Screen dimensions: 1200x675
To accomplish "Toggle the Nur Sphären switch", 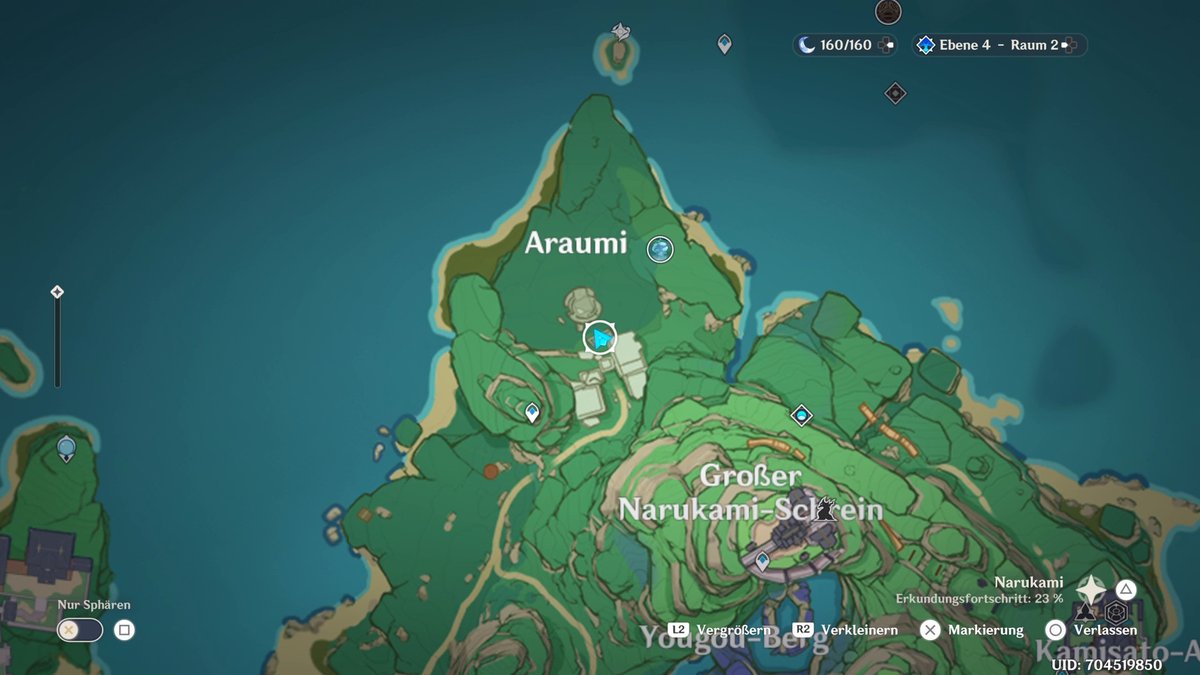I will 80,630.
